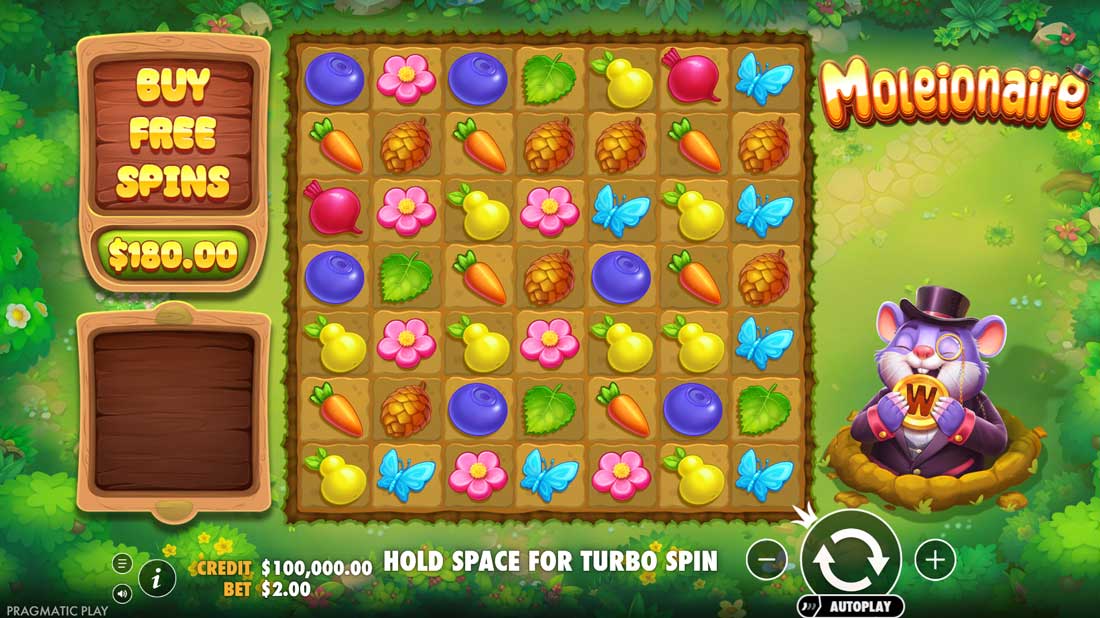Open the hamburger menu

click(x=122, y=563)
